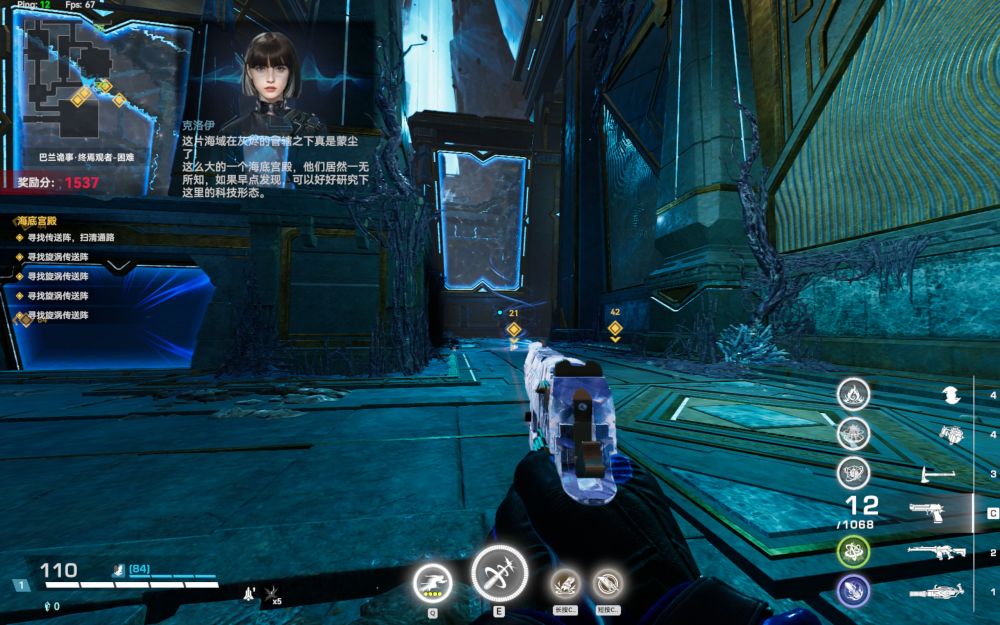
Task: Equip the heavy launcher in slot 1
Action: tap(936, 592)
